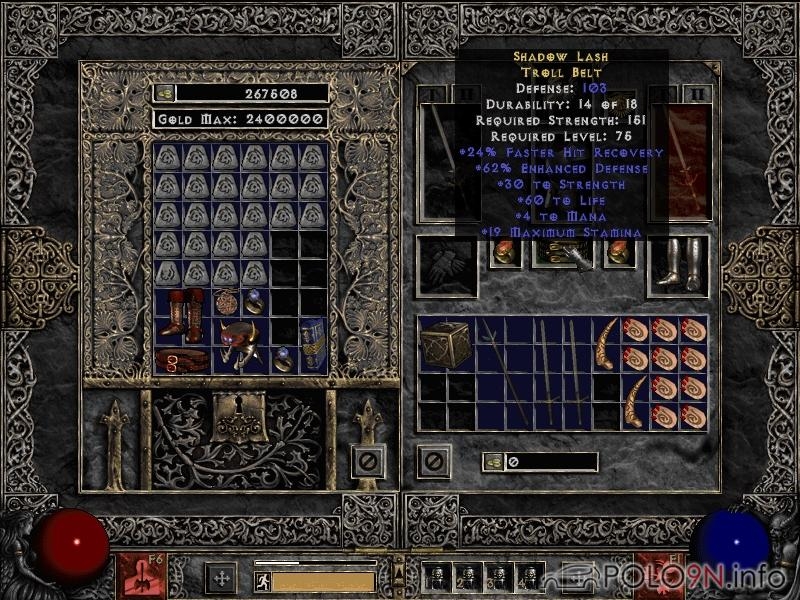Select the left ring equipment slot
800x600 pixels.
[502, 254]
